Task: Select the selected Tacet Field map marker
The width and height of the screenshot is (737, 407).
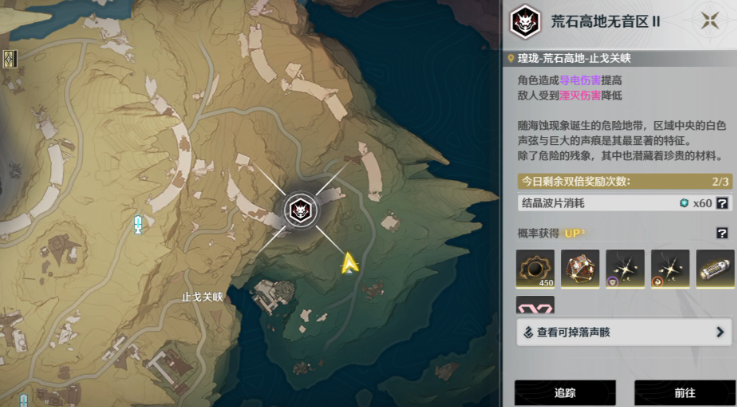Action: click(x=298, y=209)
